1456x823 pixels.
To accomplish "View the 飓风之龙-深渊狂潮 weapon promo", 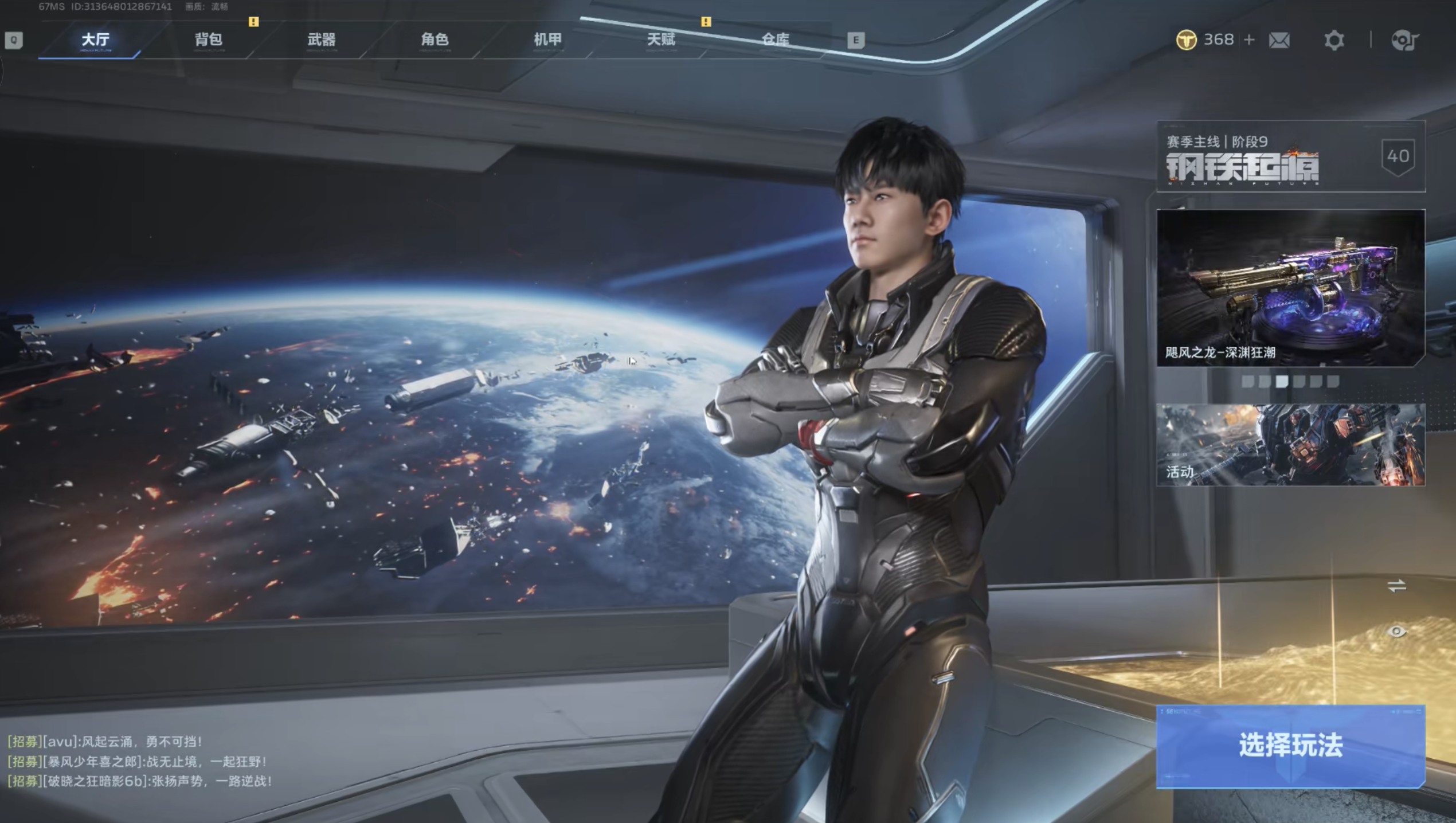I will pos(1290,288).
